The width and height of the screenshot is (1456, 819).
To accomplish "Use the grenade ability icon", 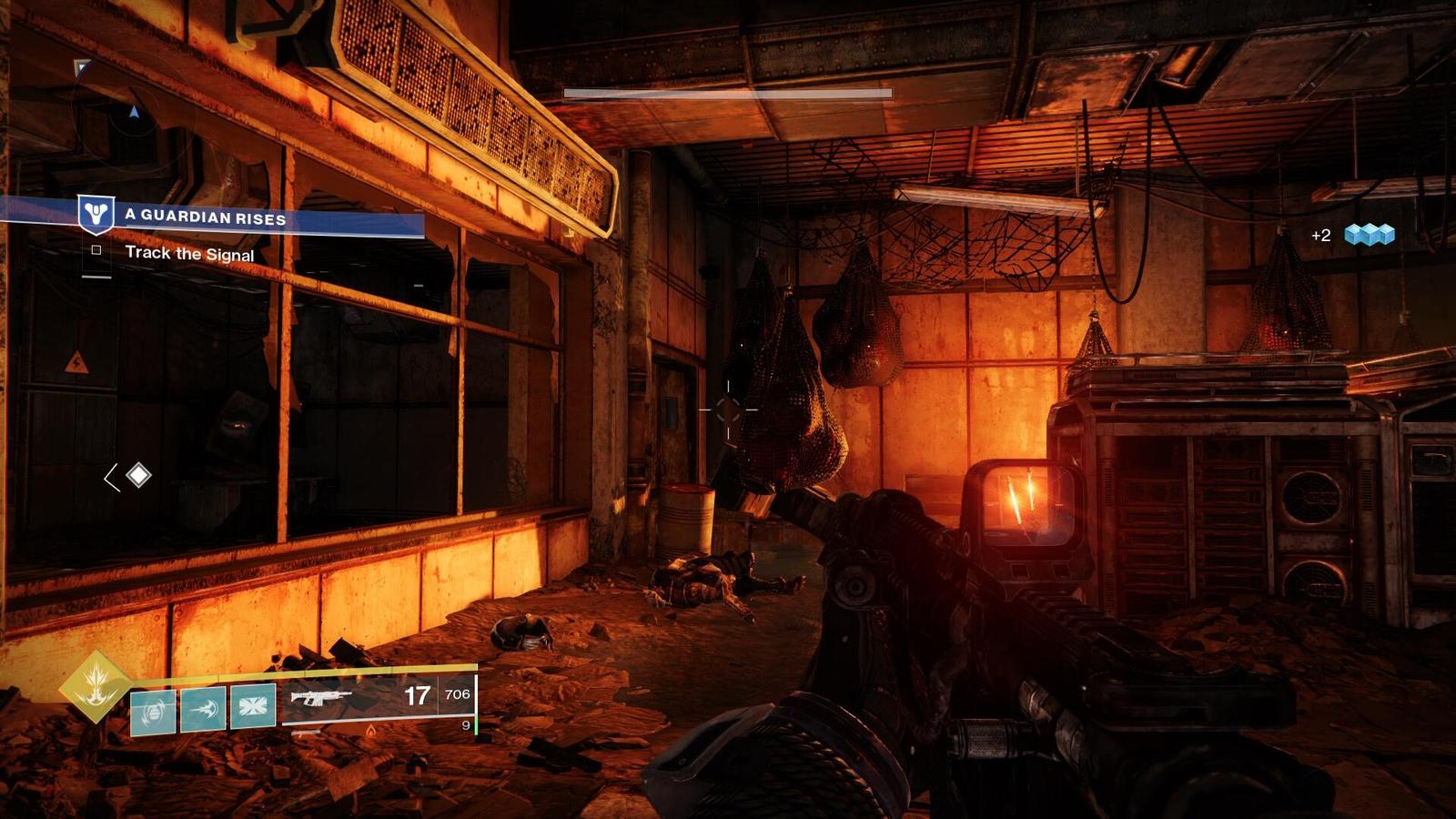I will 153,711.
